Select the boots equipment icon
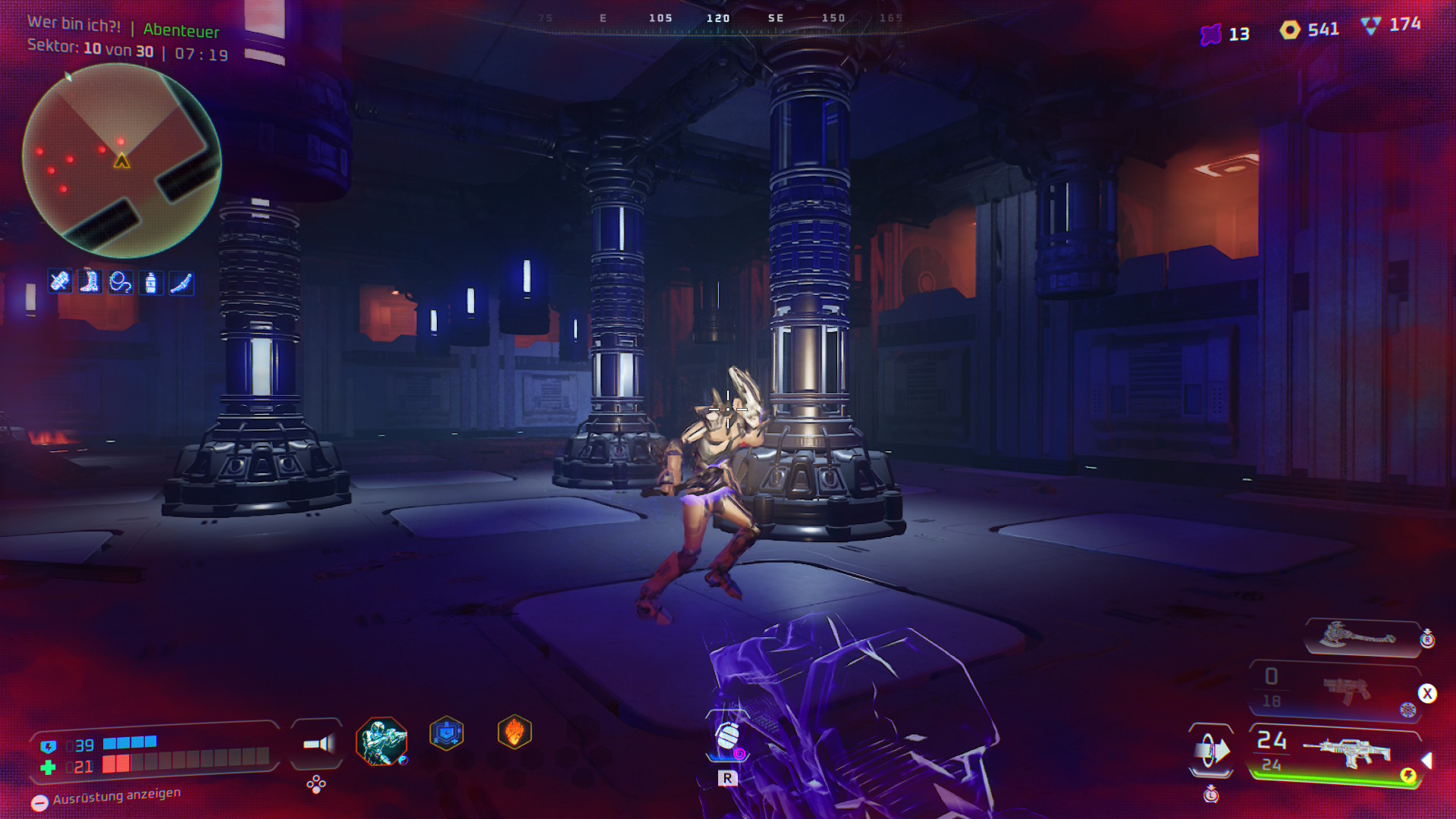 pyautogui.click(x=90, y=282)
